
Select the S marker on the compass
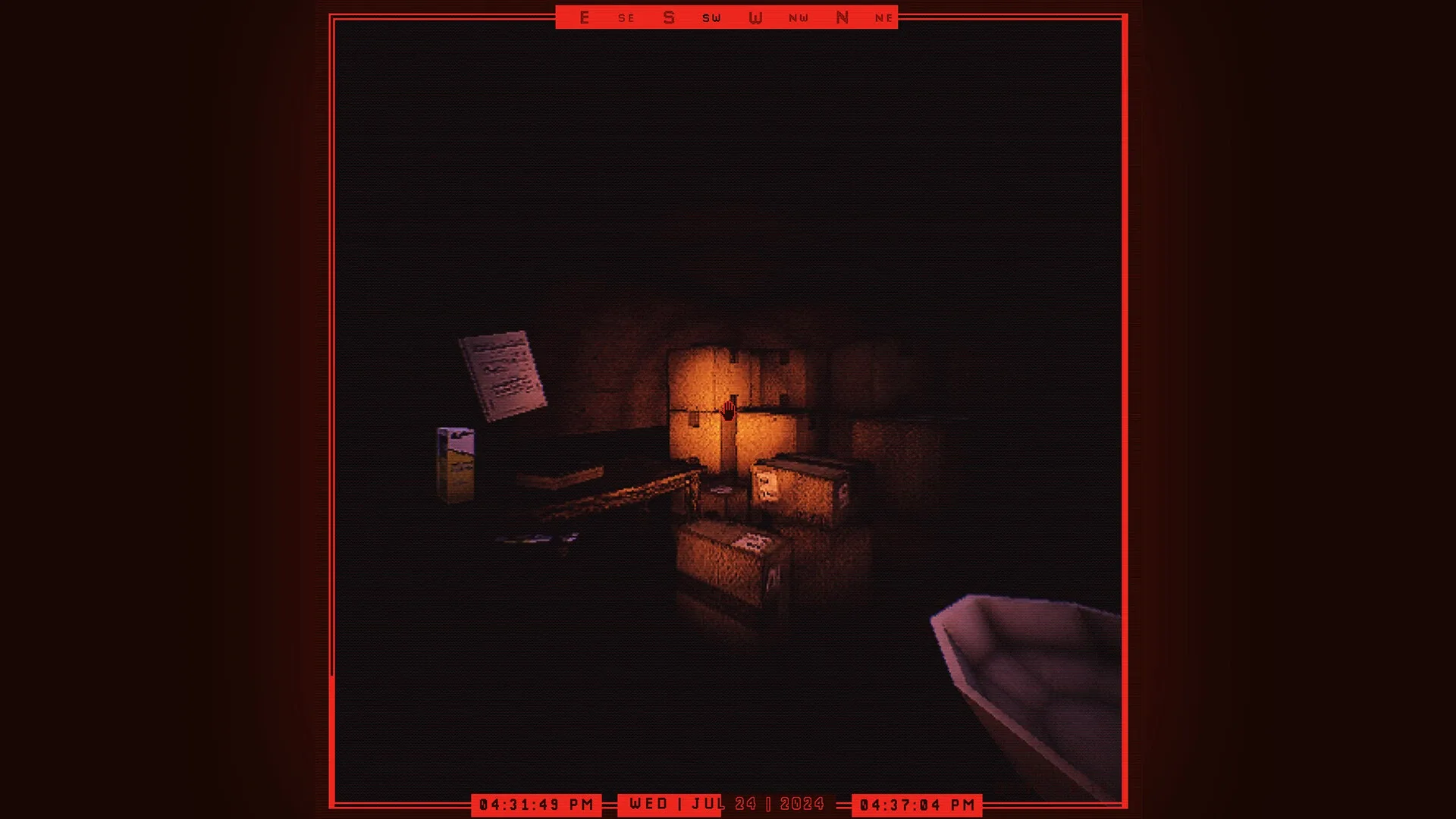(668, 17)
